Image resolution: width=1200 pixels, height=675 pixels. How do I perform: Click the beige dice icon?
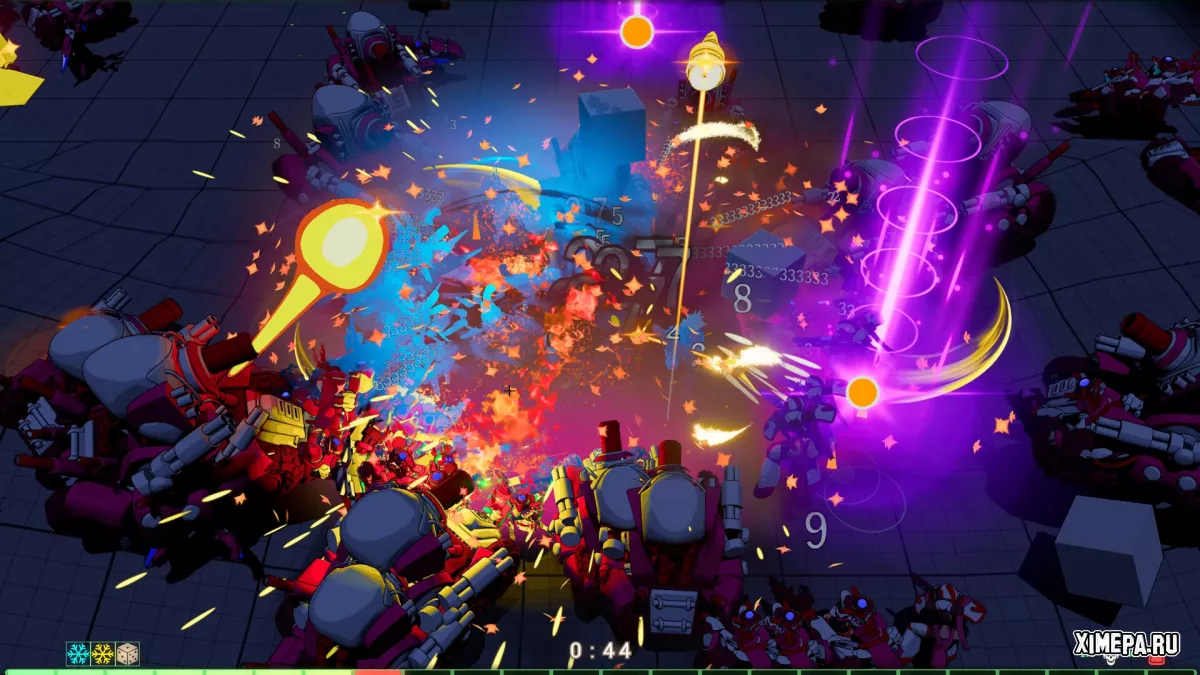[127, 654]
